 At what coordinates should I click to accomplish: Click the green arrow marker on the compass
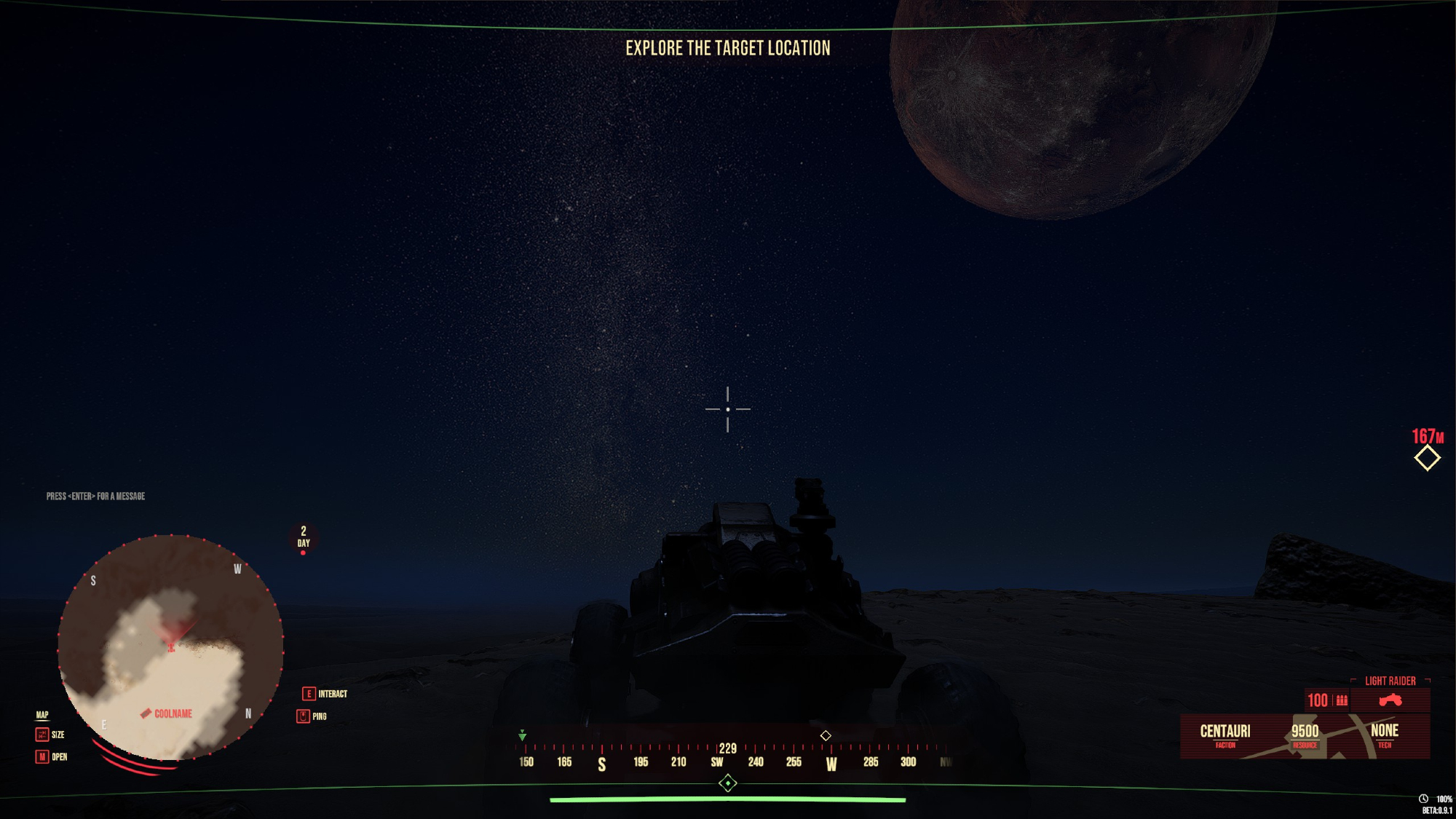click(522, 736)
